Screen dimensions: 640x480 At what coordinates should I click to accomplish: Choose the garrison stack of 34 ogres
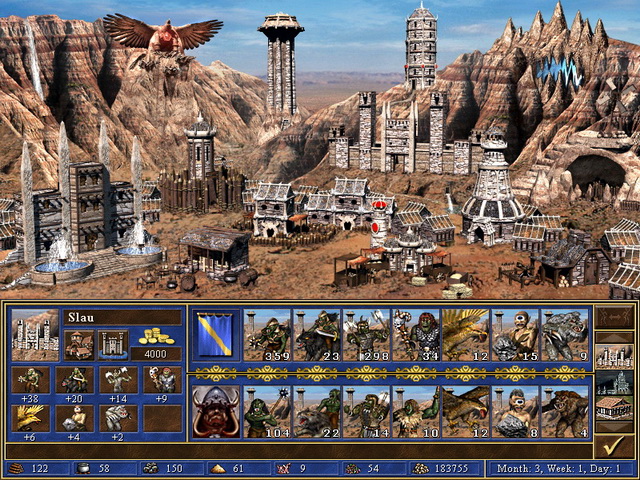coord(416,334)
